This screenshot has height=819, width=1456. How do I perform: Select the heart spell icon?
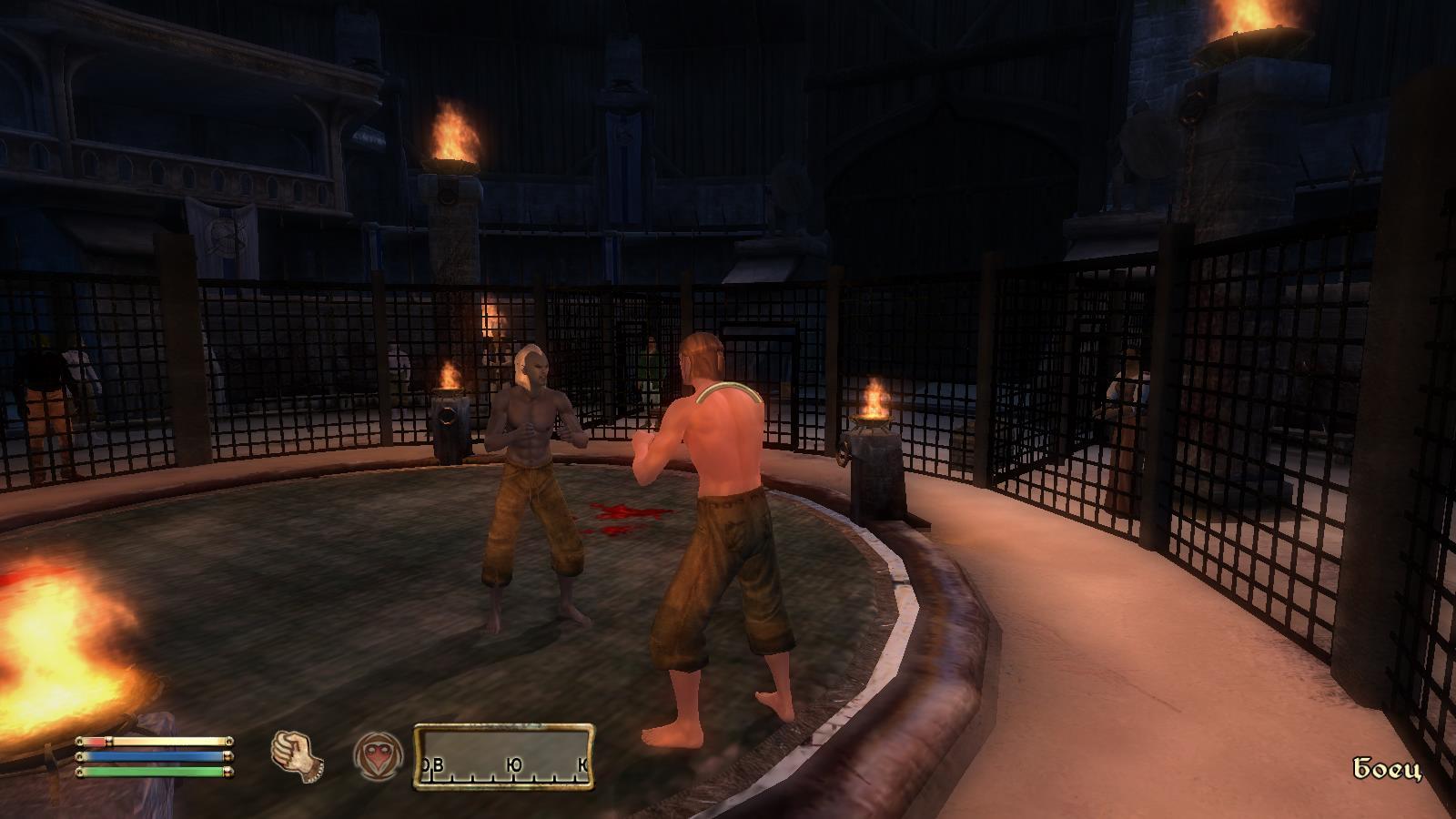377,757
